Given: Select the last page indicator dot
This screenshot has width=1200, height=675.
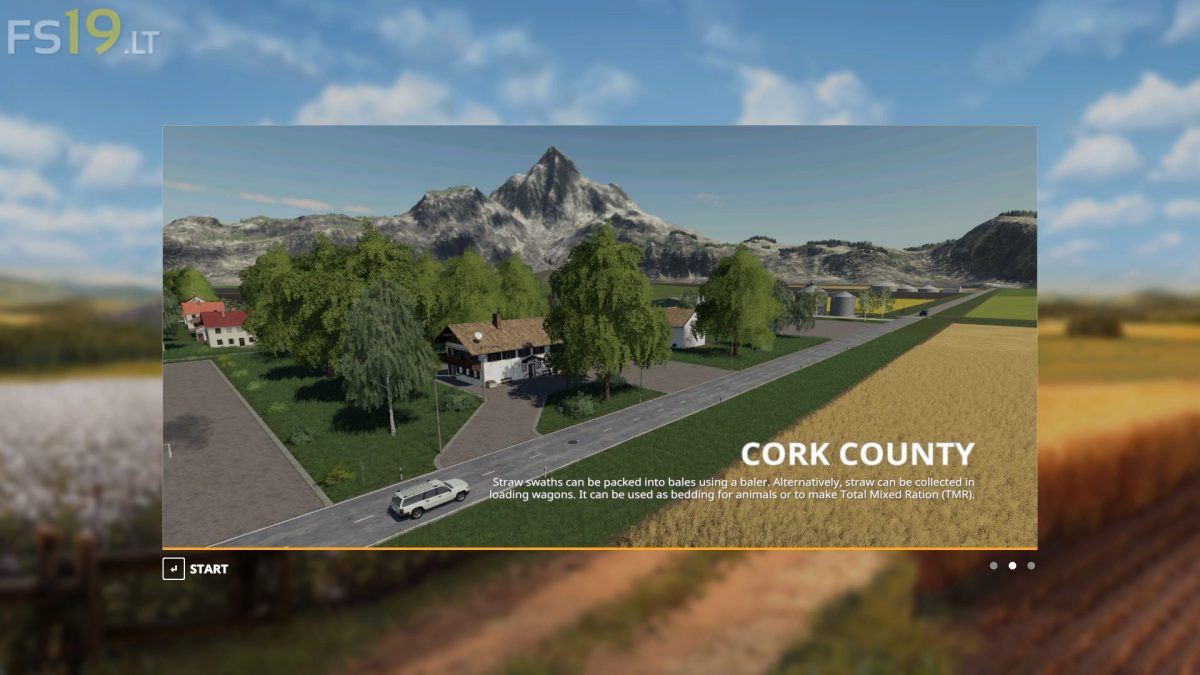Looking at the screenshot, I should click(1031, 566).
